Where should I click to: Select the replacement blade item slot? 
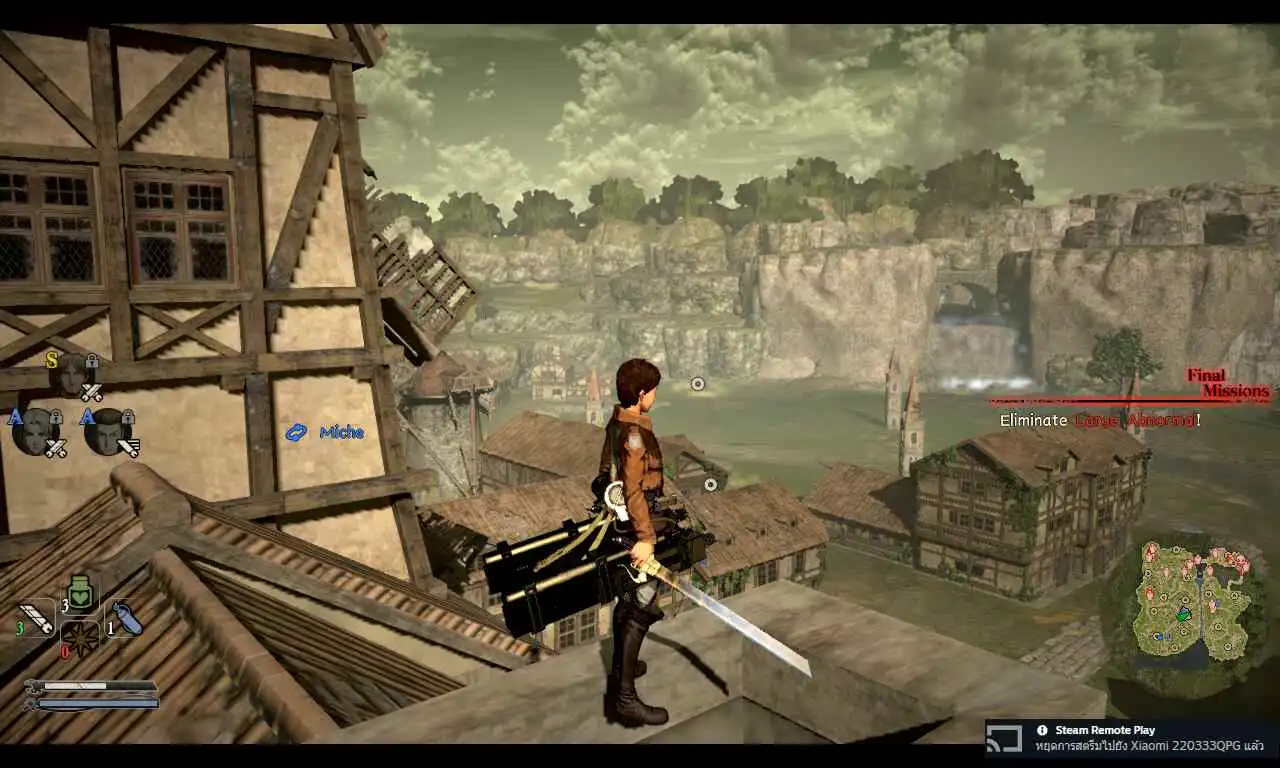pos(37,617)
